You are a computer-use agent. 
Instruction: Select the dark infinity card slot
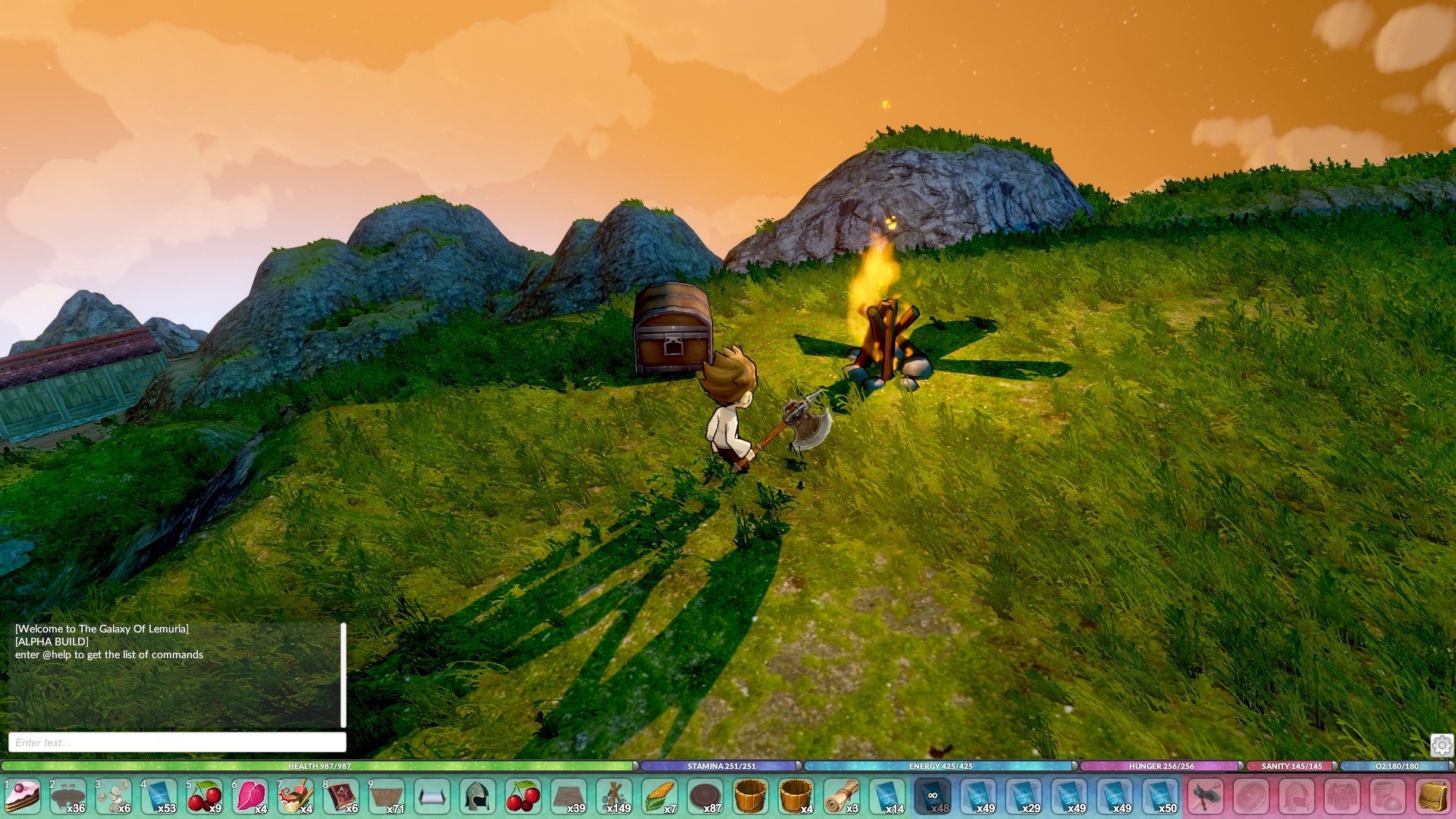click(x=933, y=797)
